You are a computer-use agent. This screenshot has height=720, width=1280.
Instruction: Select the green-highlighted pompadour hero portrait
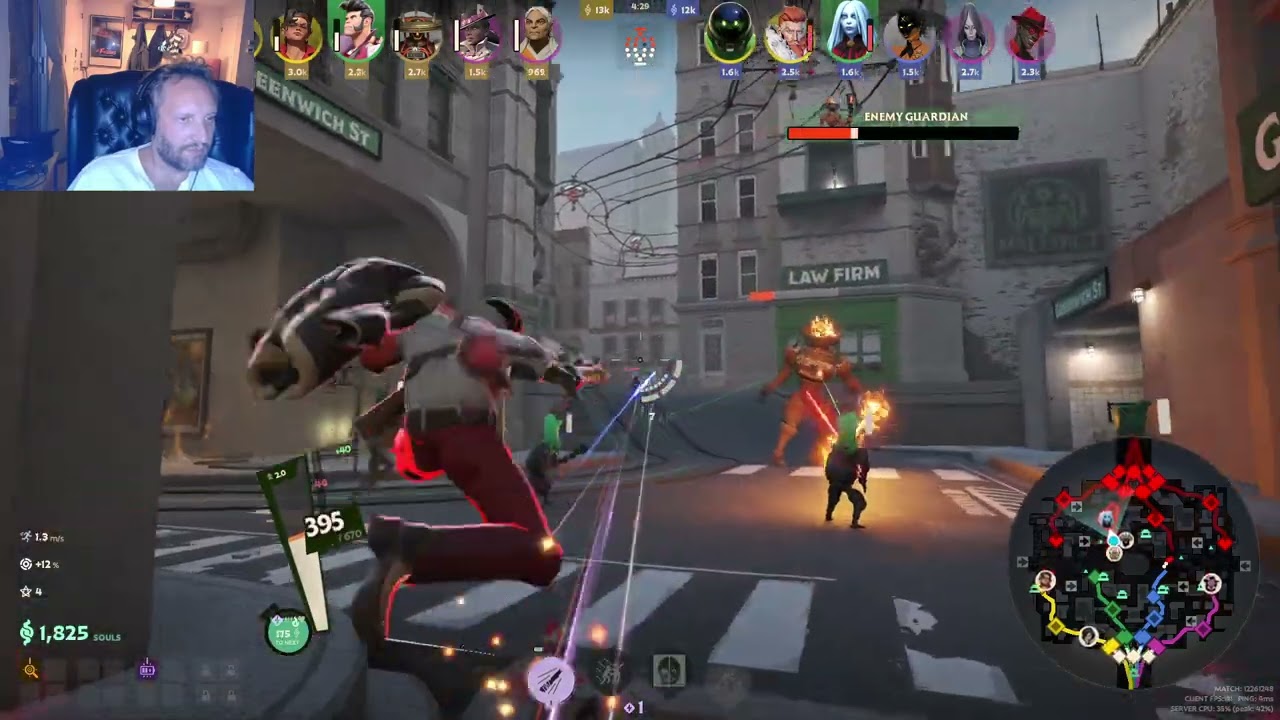coord(357,34)
